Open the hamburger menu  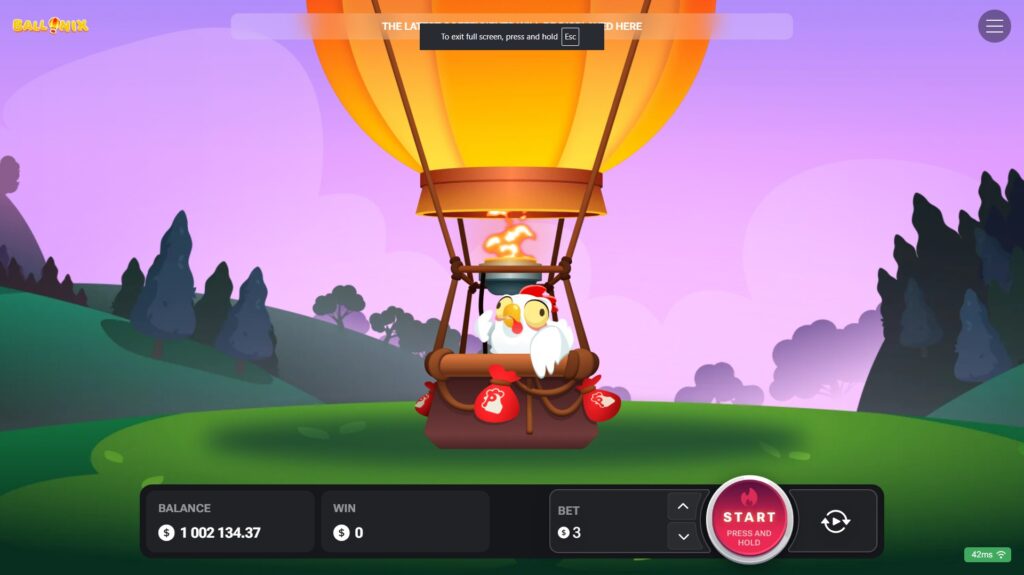click(994, 26)
